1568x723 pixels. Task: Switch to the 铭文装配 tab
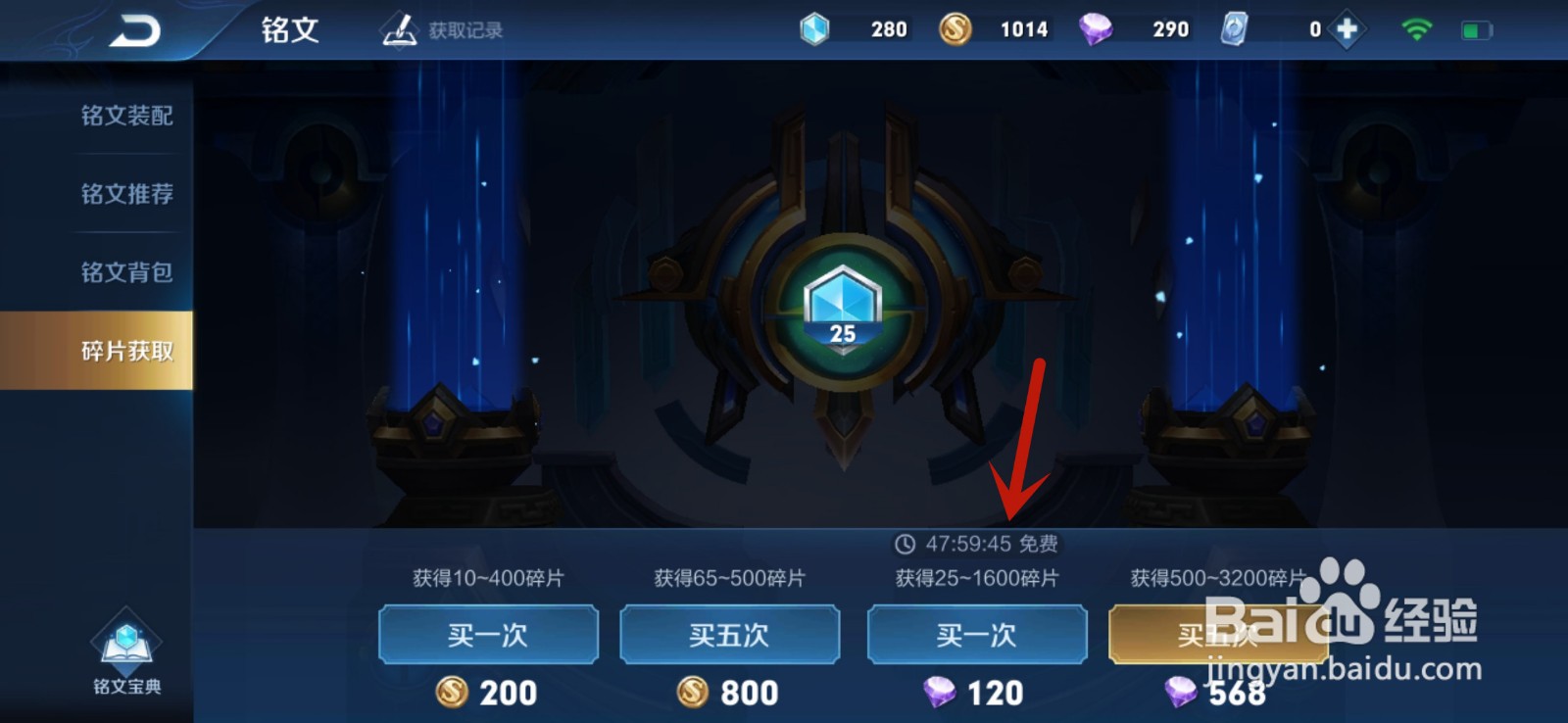[126, 115]
